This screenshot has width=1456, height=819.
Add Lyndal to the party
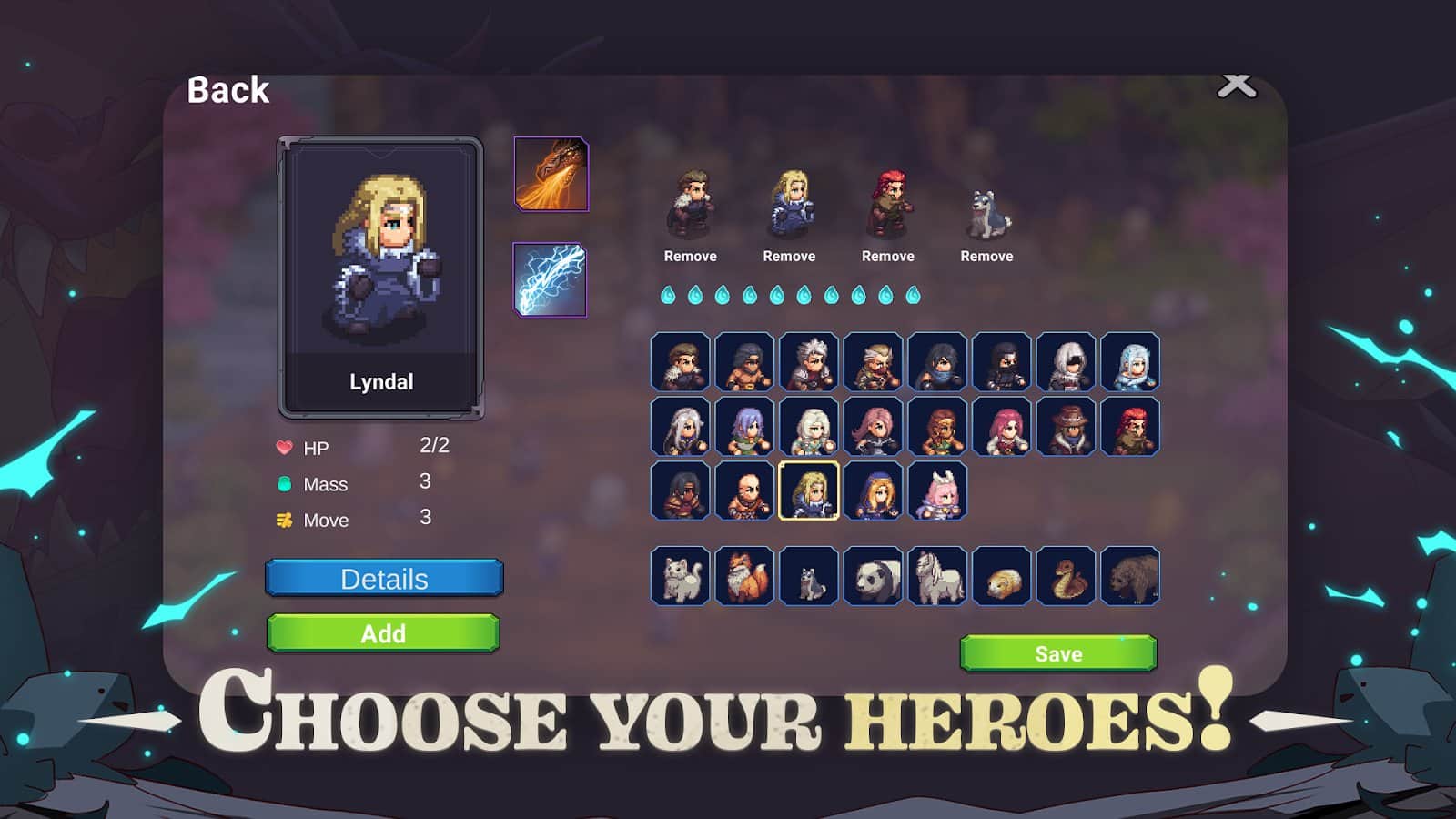[383, 633]
